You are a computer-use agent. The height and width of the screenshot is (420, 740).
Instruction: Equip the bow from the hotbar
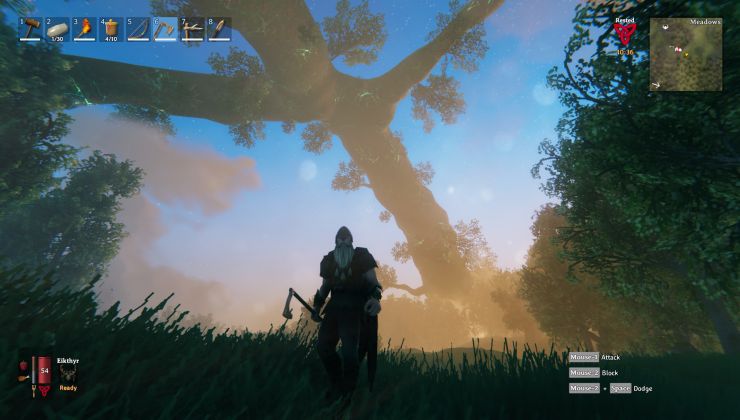tap(138, 28)
